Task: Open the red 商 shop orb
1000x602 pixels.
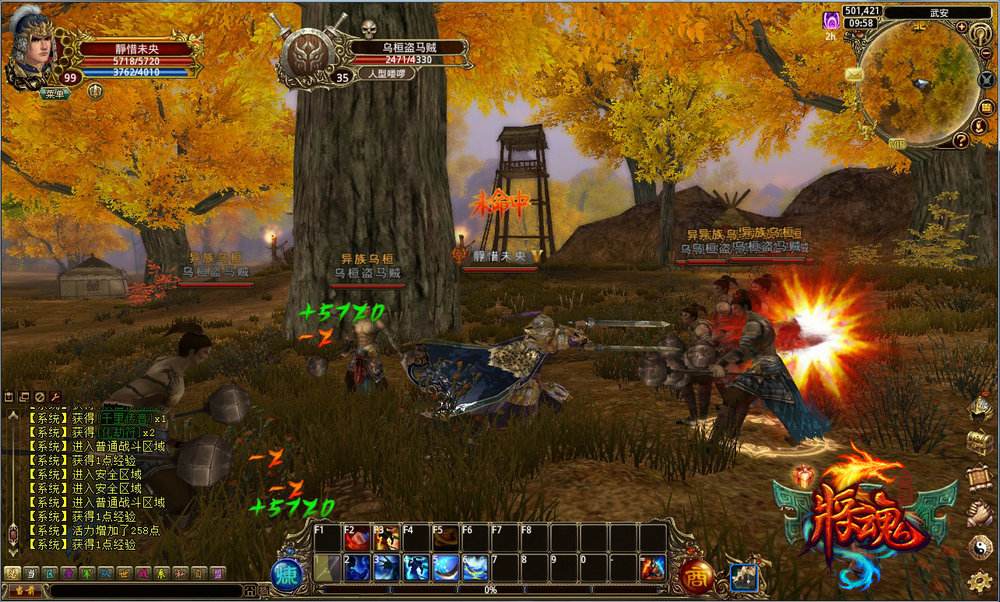Action: (696, 575)
